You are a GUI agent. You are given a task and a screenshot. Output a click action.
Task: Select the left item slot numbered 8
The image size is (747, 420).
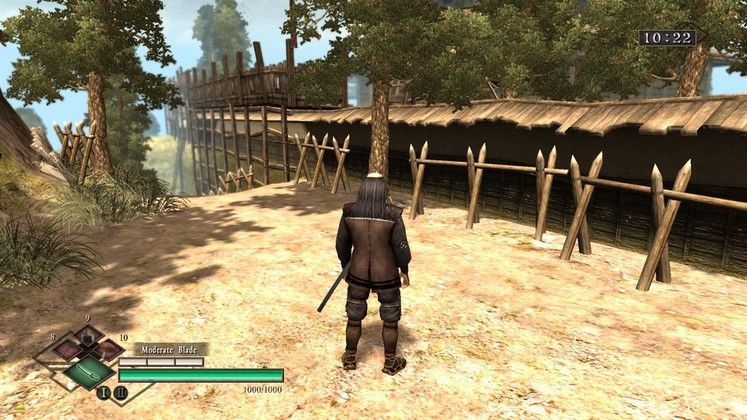click(66, 350)
